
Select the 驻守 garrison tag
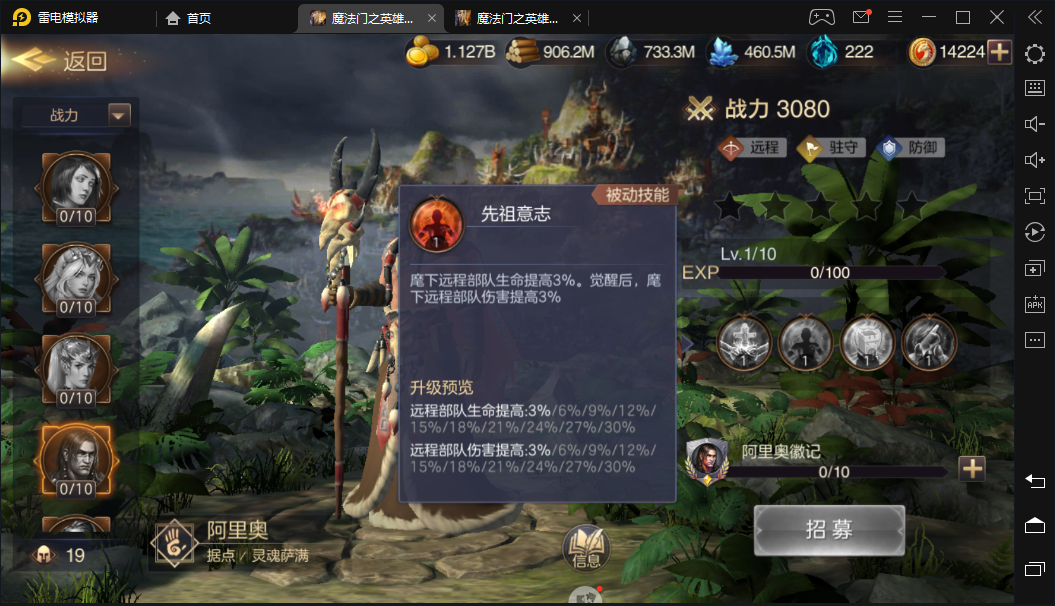[x=824, y=148]
